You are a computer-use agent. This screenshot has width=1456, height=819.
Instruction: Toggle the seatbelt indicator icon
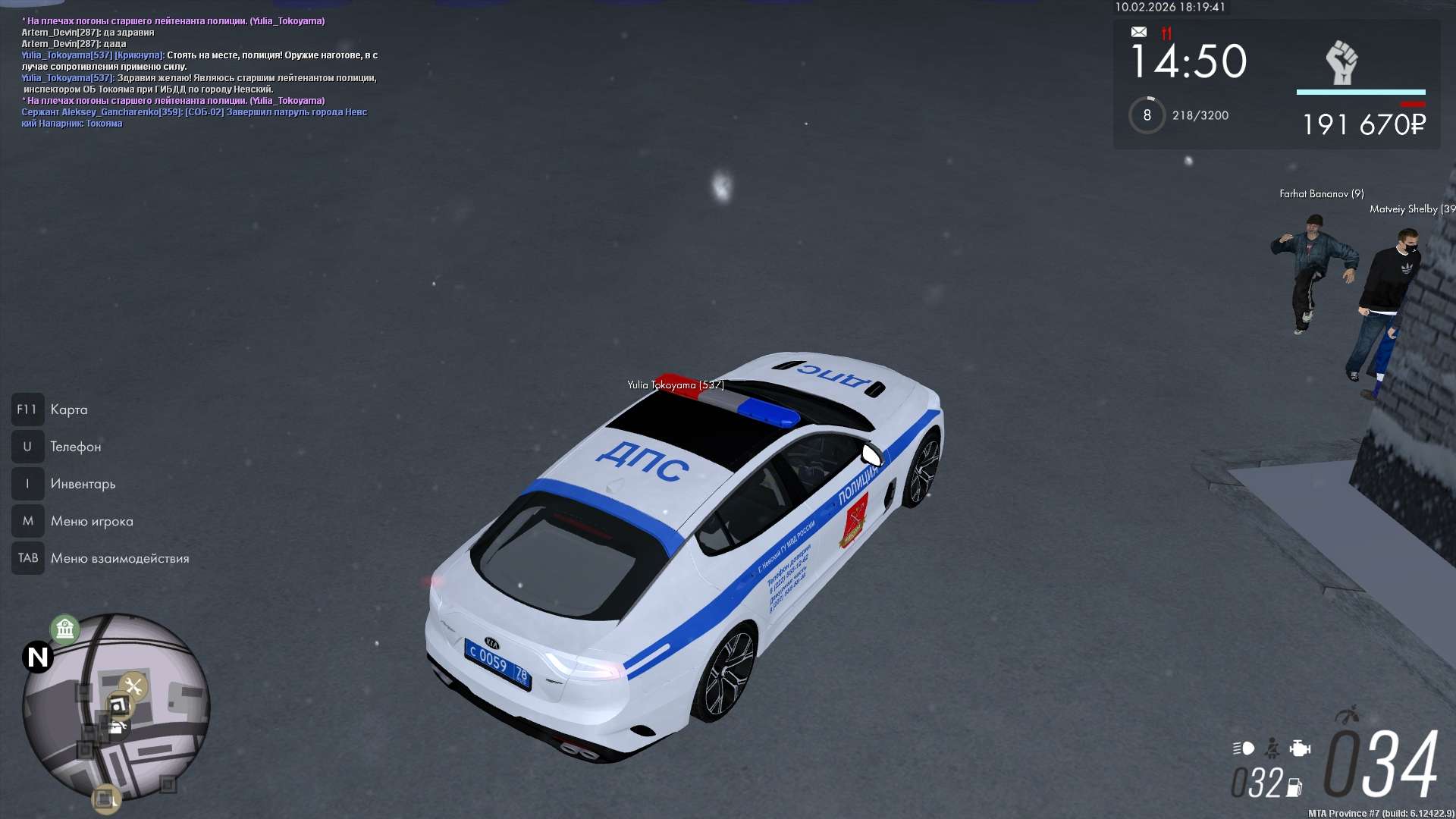1272,748
